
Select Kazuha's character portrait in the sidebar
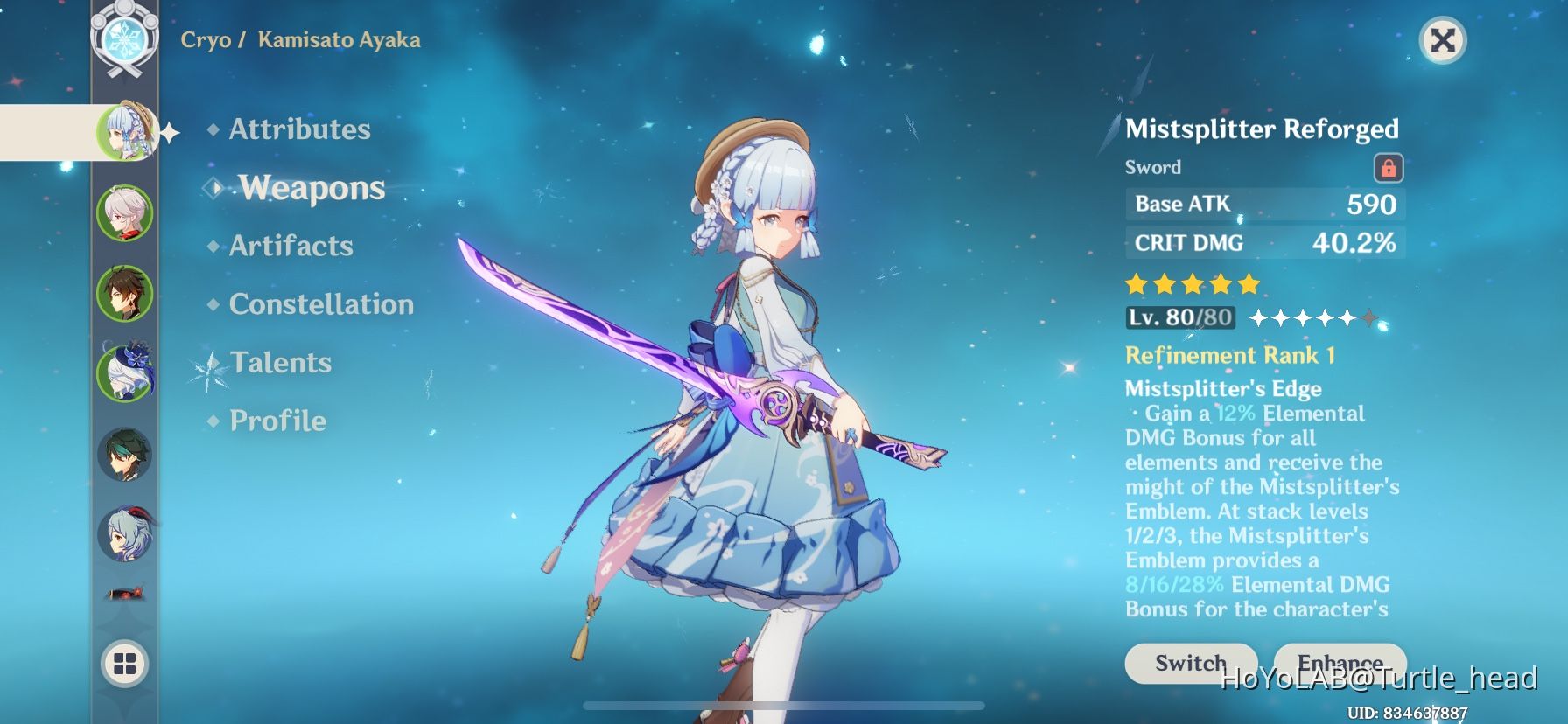(x=125, y=211)
